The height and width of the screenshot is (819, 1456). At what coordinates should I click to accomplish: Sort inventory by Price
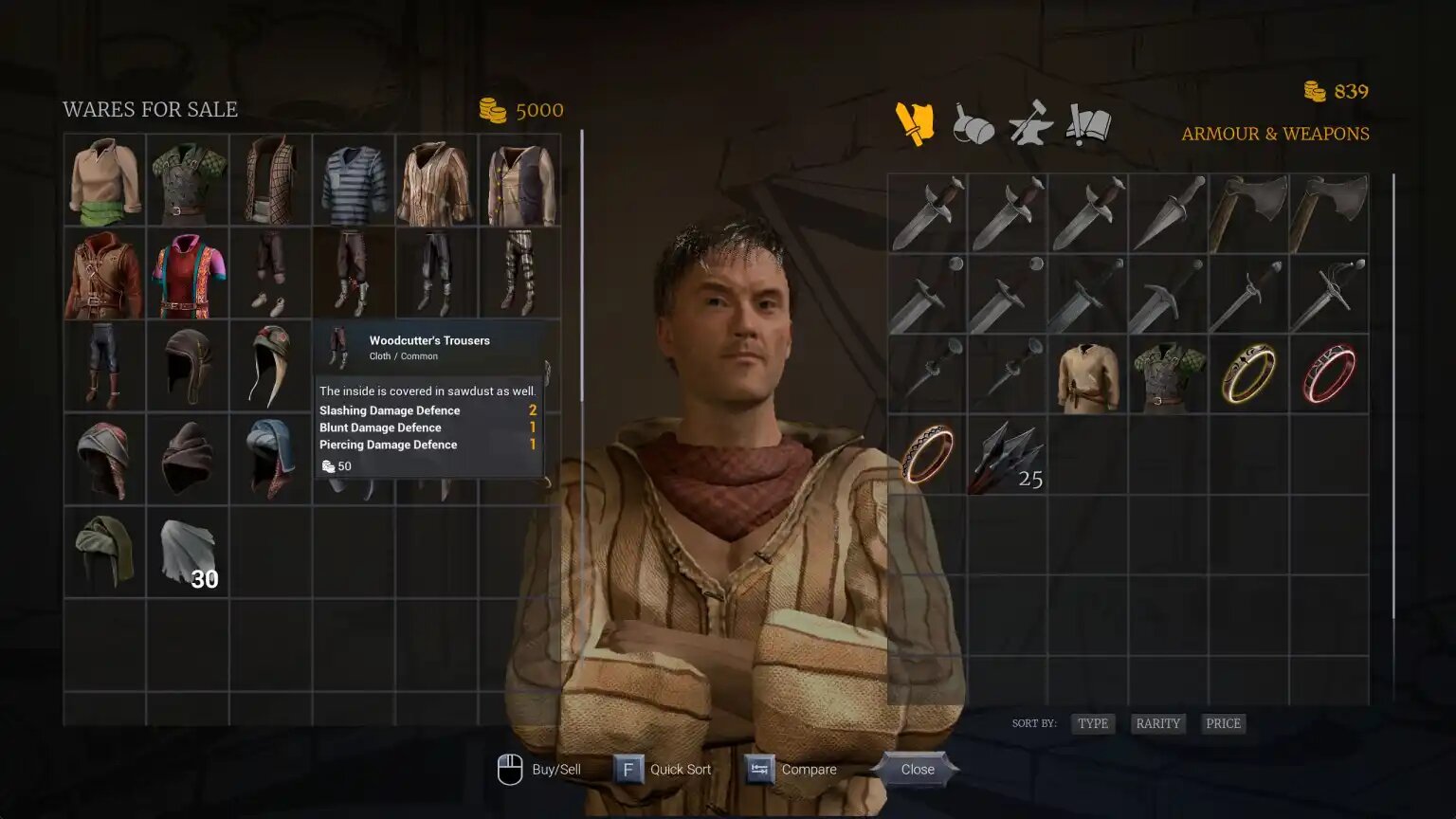pyautogui.click(x=1222, y=723)
